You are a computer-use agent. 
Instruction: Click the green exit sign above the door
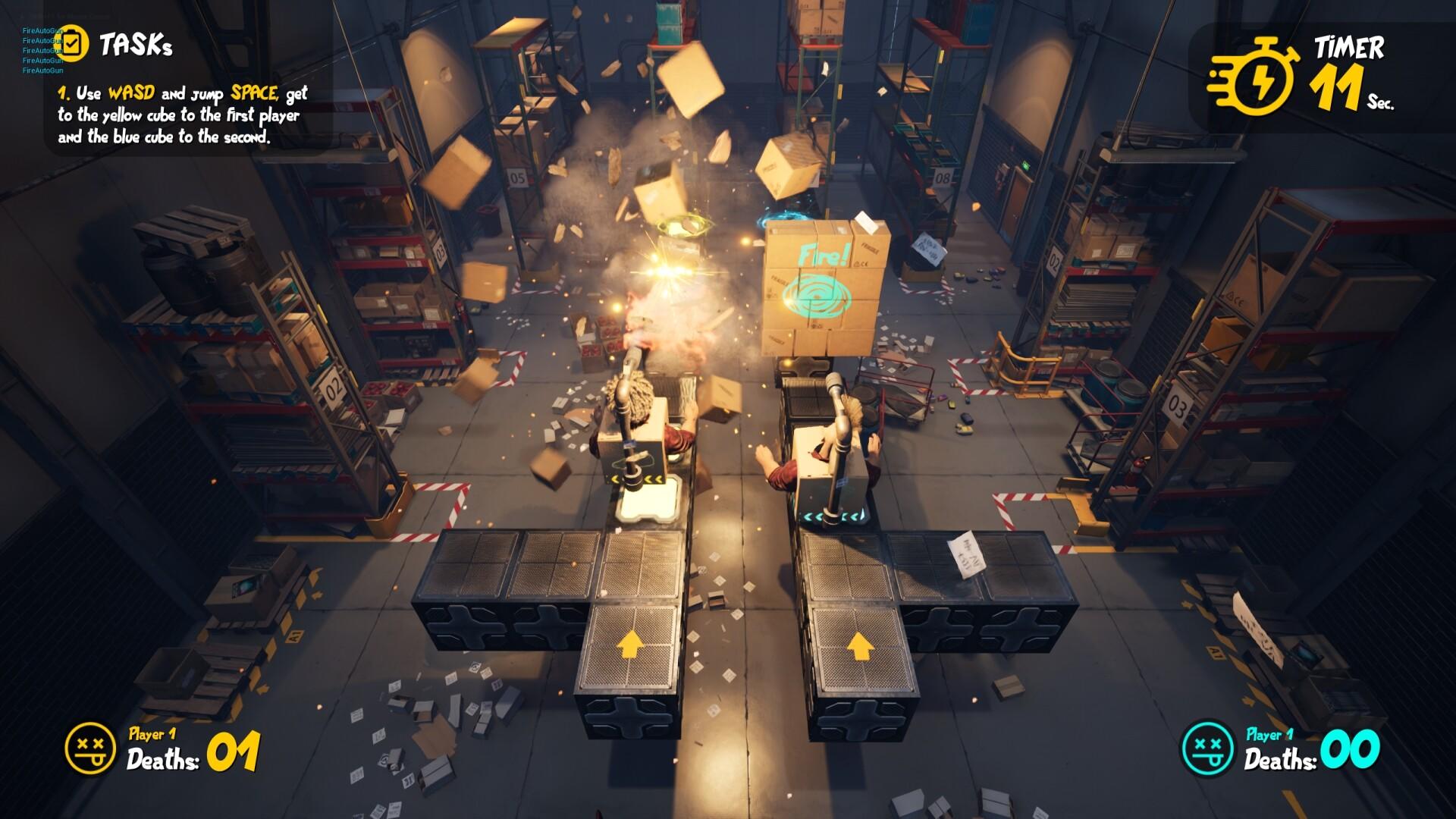click(x=1025, y=165)
